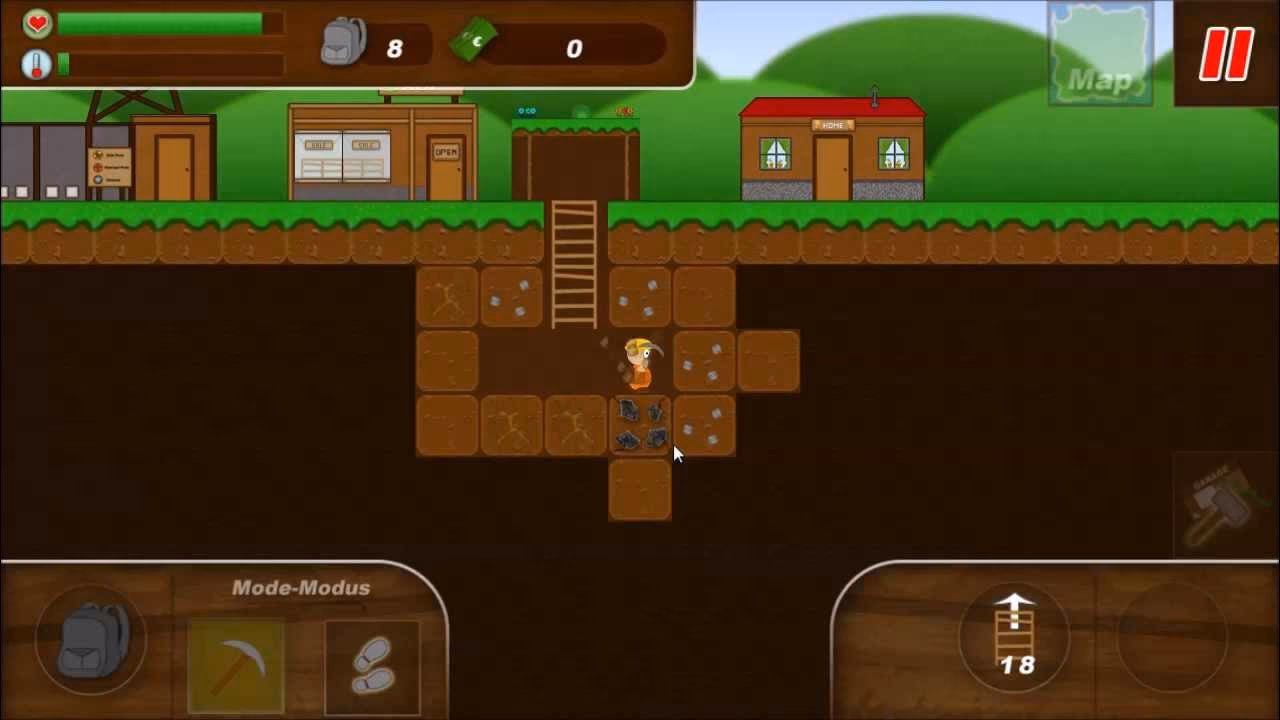Select the miner character underground
The width and height of the screenshot is (1280, 720).
[x=638, y=365]
